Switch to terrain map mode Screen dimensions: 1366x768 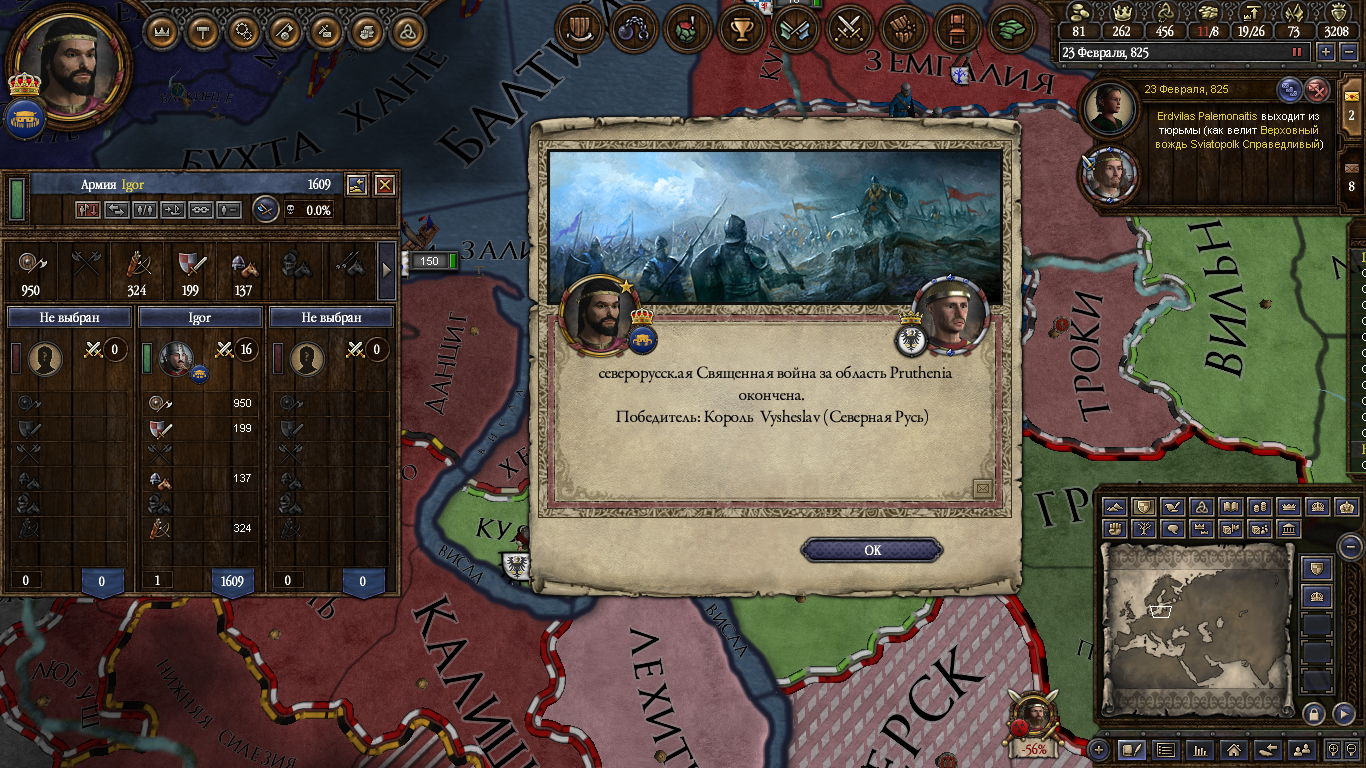1115,507
